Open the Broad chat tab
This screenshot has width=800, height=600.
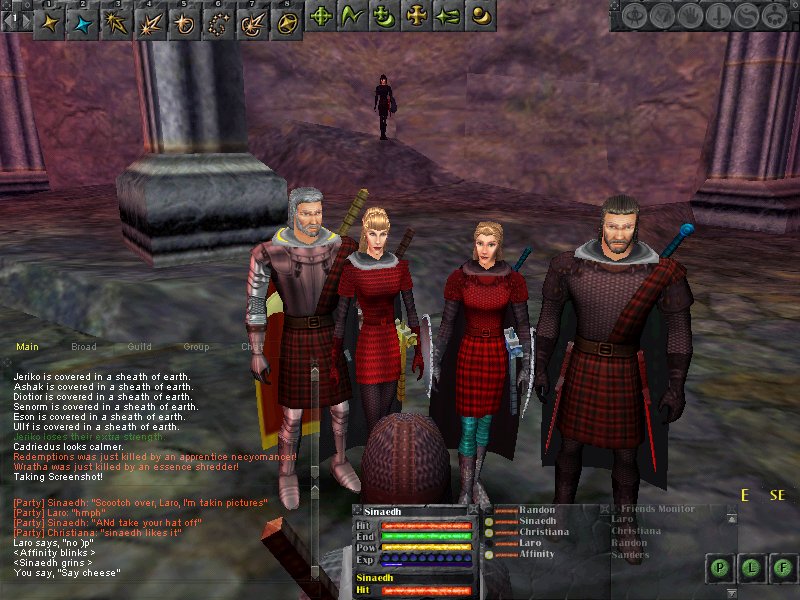click(x=83, y=347)
